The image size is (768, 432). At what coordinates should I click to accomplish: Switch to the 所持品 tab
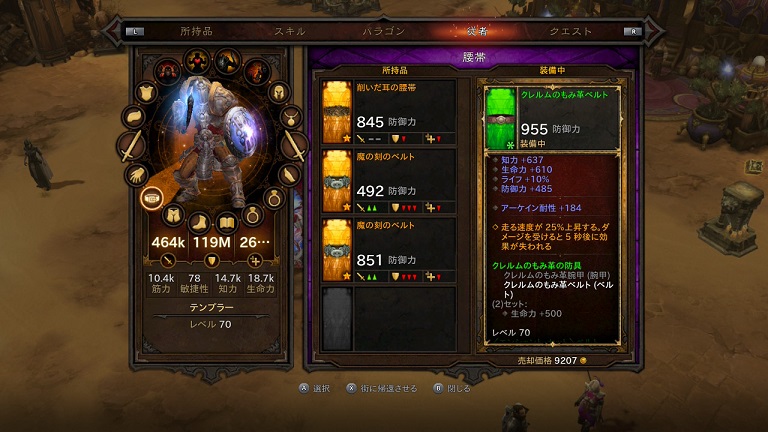coord(196,31)
